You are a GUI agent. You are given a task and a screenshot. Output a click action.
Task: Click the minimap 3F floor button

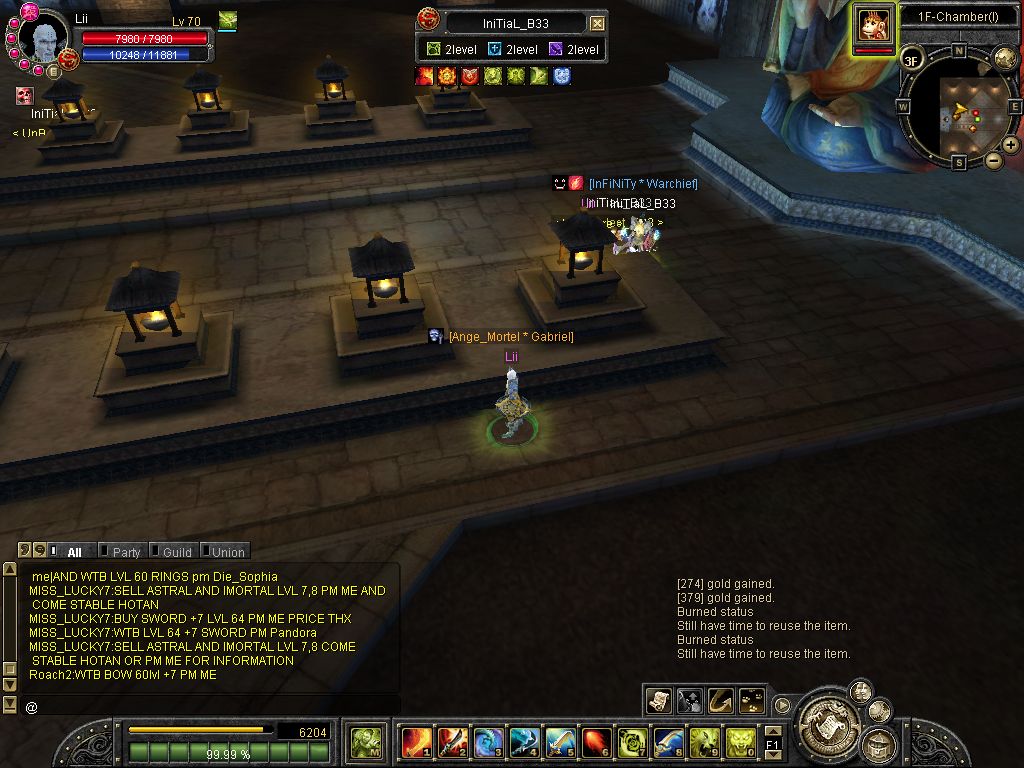pyautogui.click(x=911, y=60)
